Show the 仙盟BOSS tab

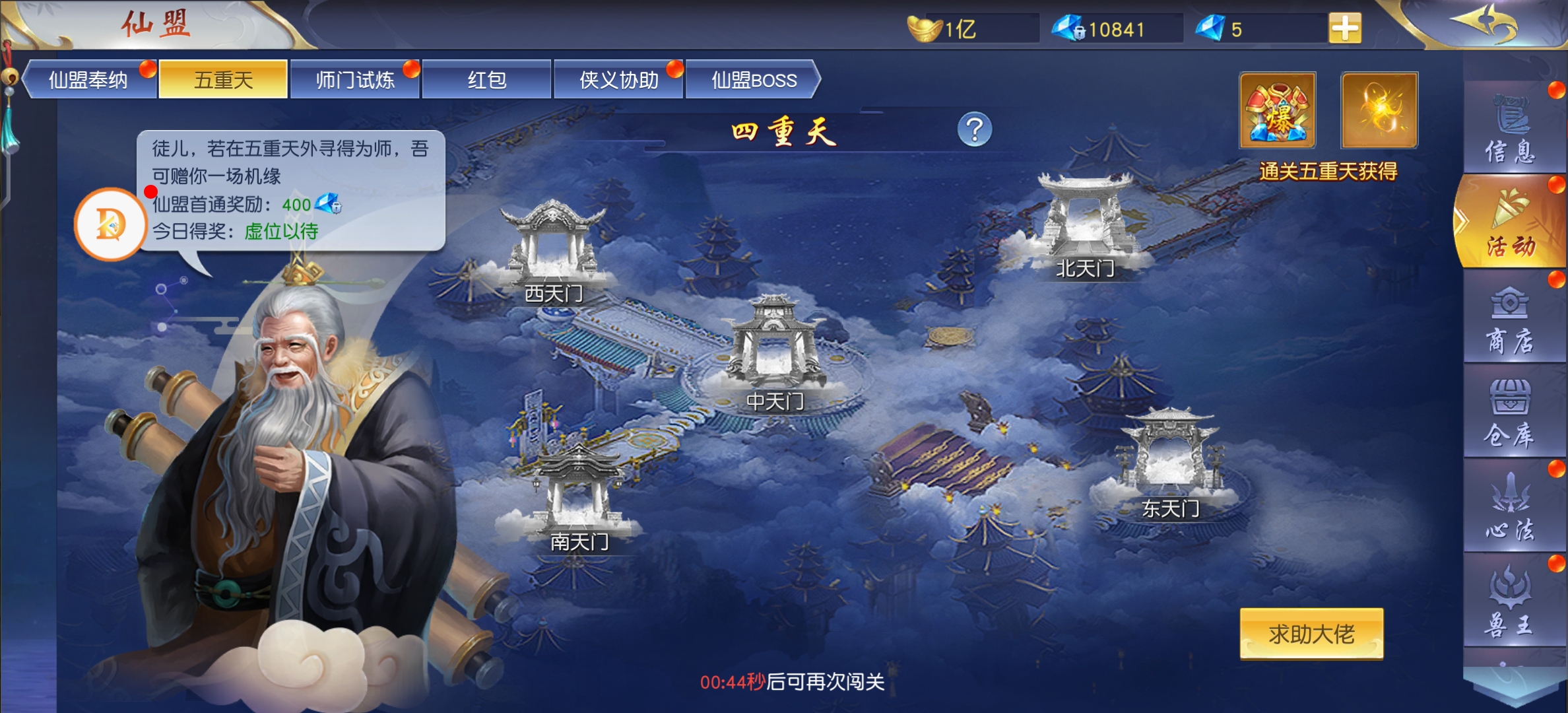(x=753, y=80)
